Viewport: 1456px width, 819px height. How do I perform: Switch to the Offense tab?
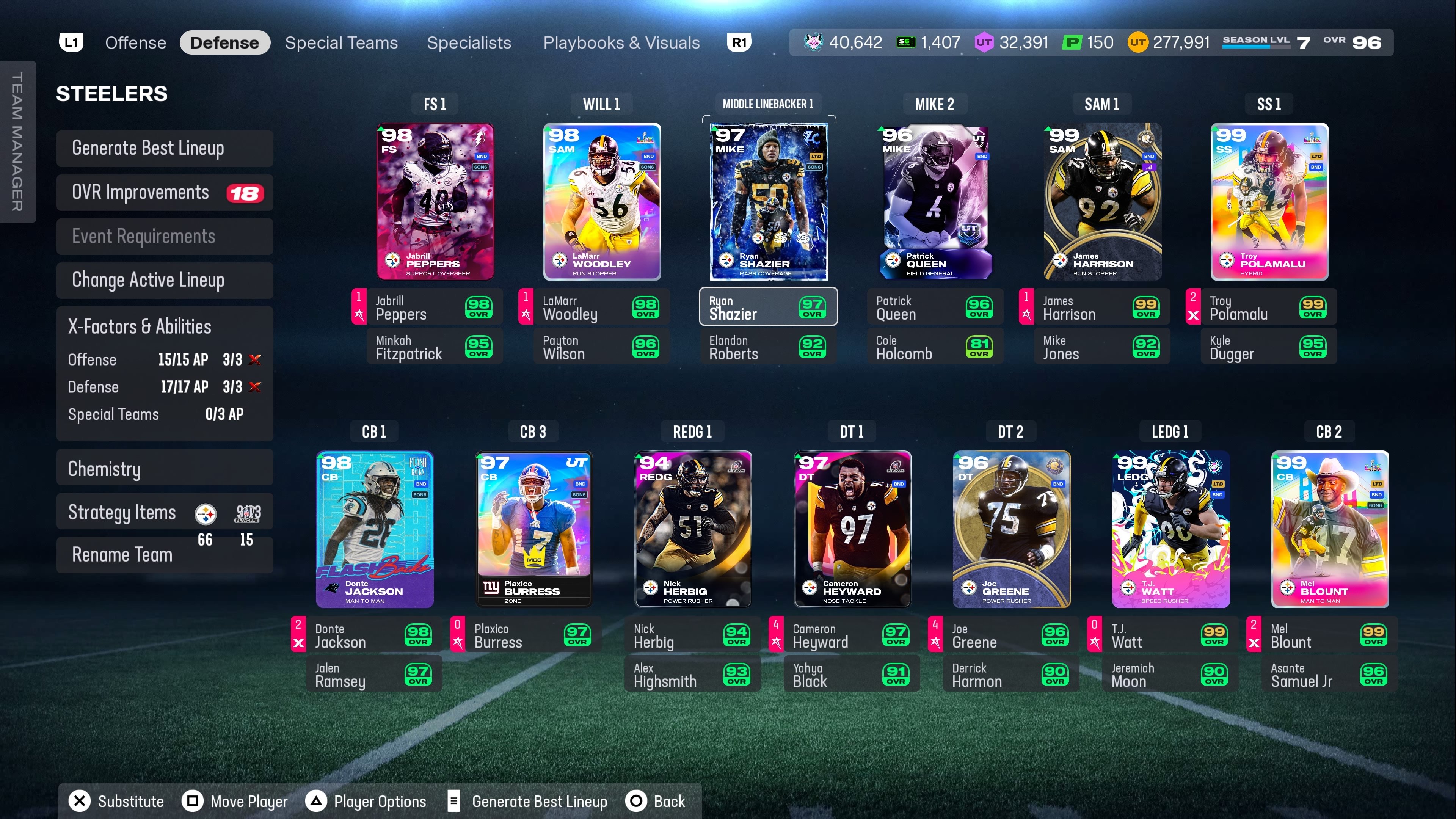click(136, 43)
